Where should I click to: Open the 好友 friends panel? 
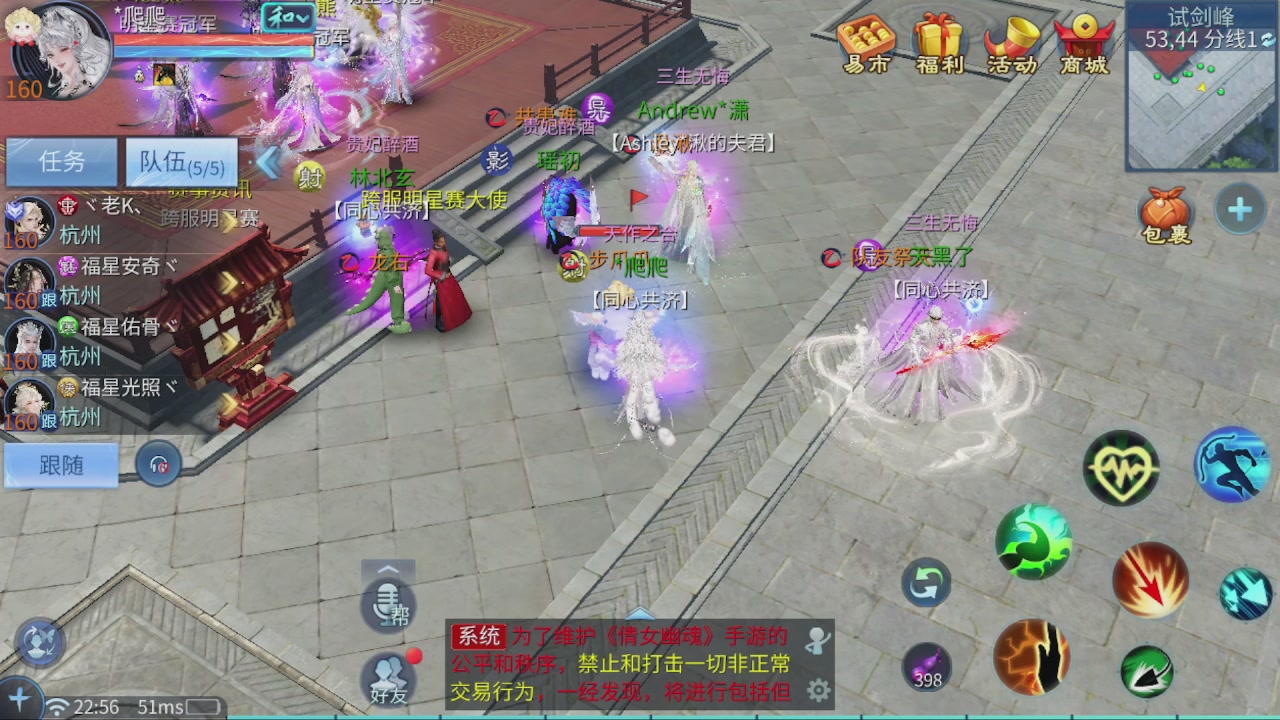point(388,680)
